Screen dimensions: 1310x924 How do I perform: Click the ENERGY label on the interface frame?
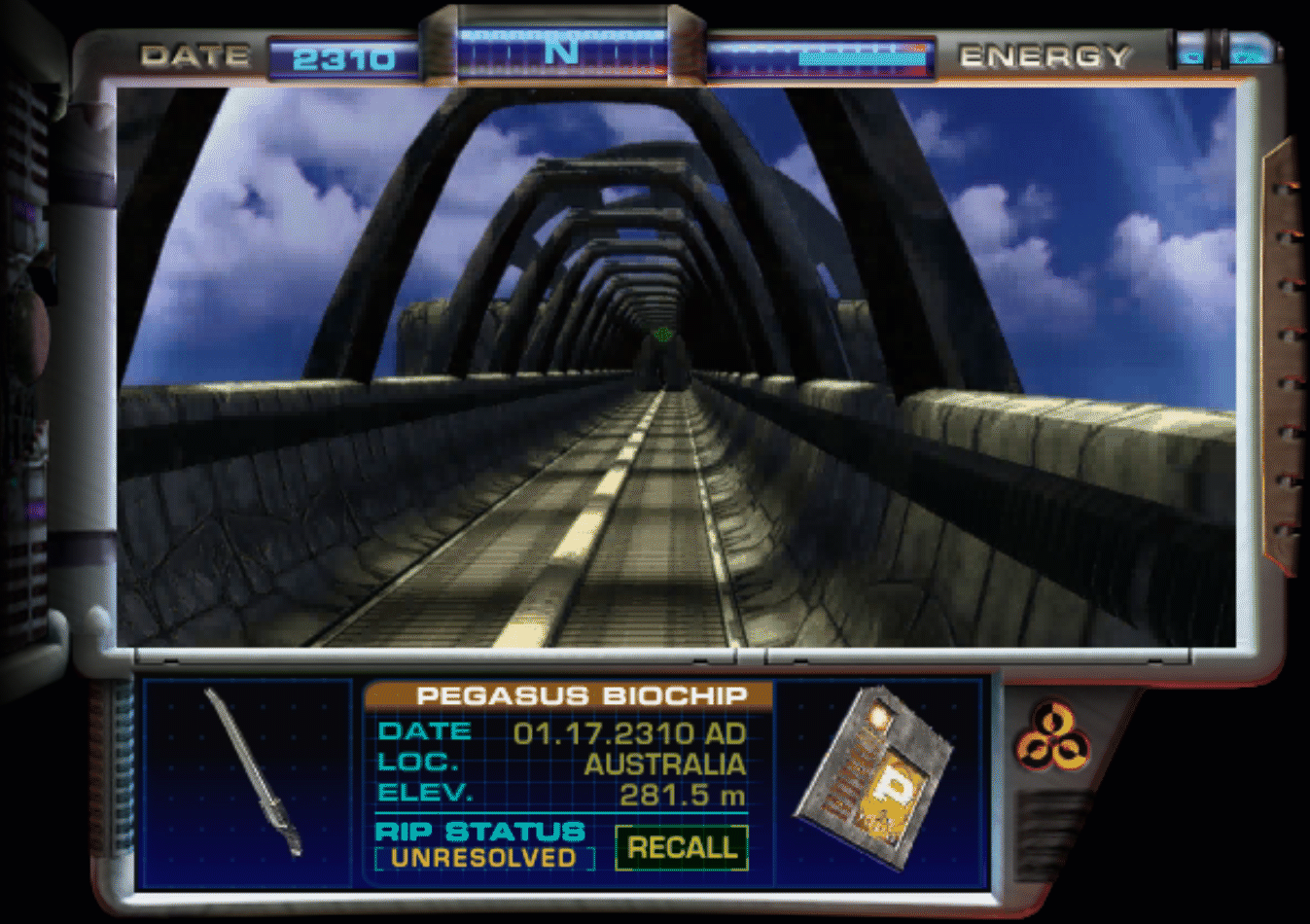pyautogui.click(x=1045, y=56)
